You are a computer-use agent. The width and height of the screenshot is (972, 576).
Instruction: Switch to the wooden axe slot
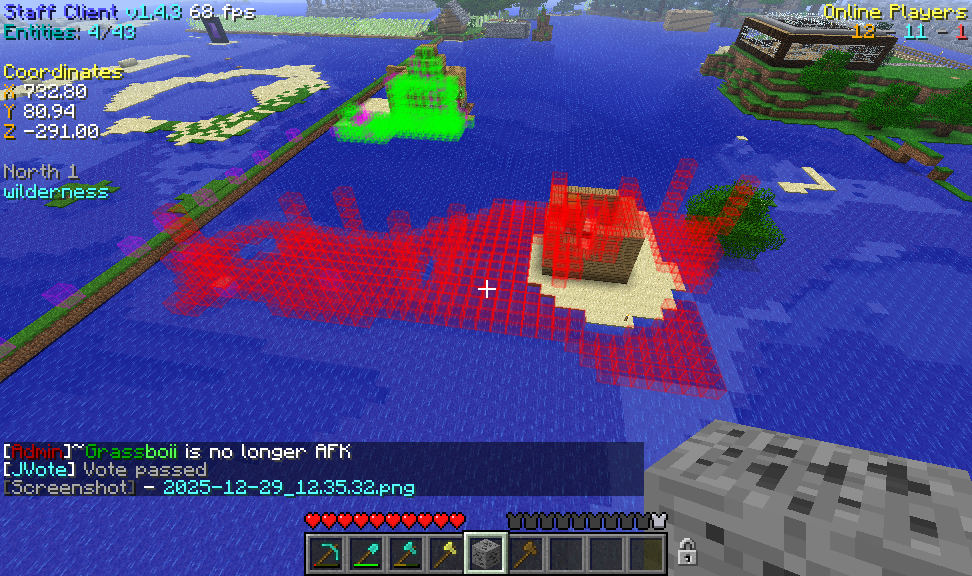526,552
